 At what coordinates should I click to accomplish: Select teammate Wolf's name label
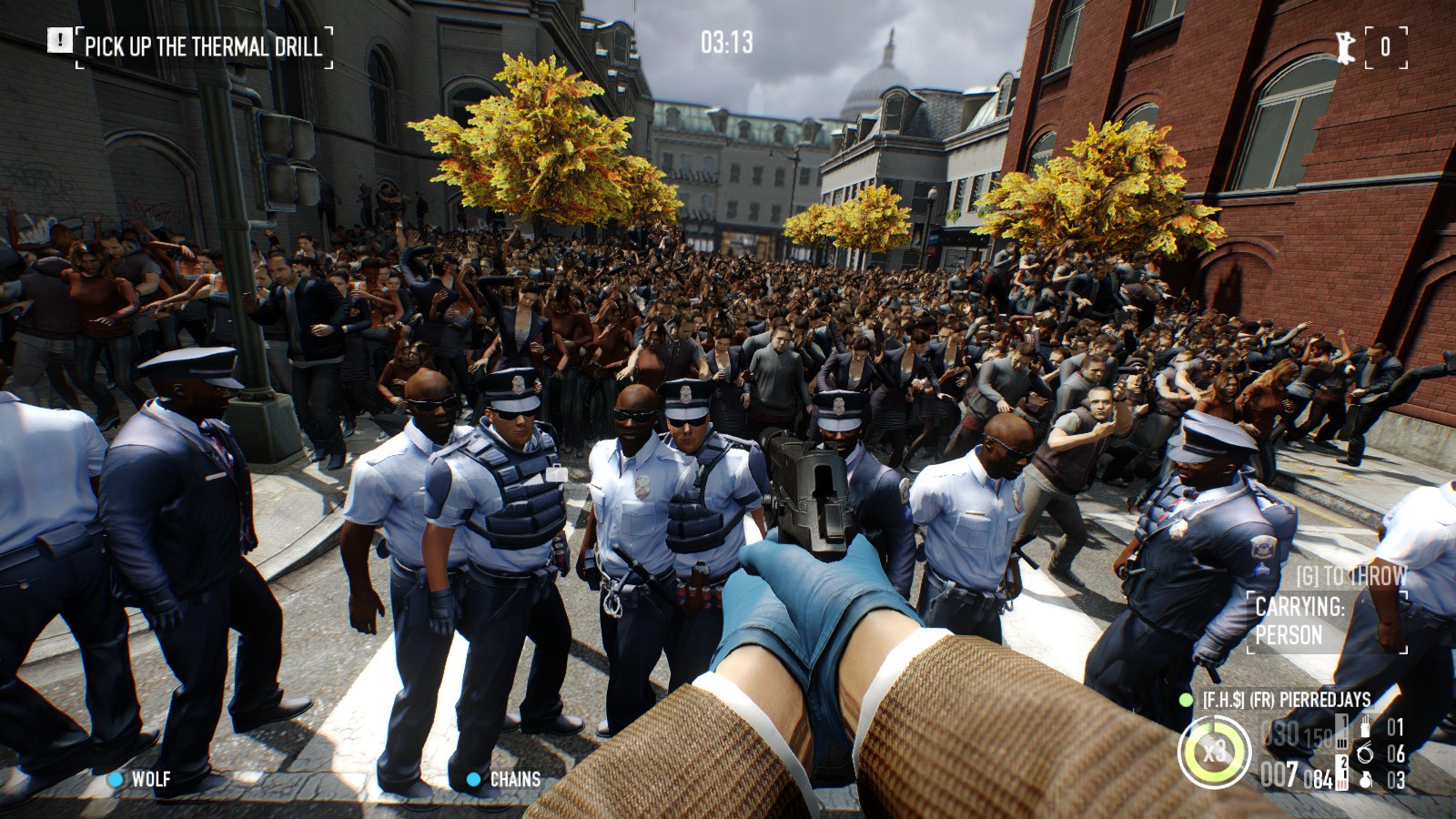click(x=150, y=779)
